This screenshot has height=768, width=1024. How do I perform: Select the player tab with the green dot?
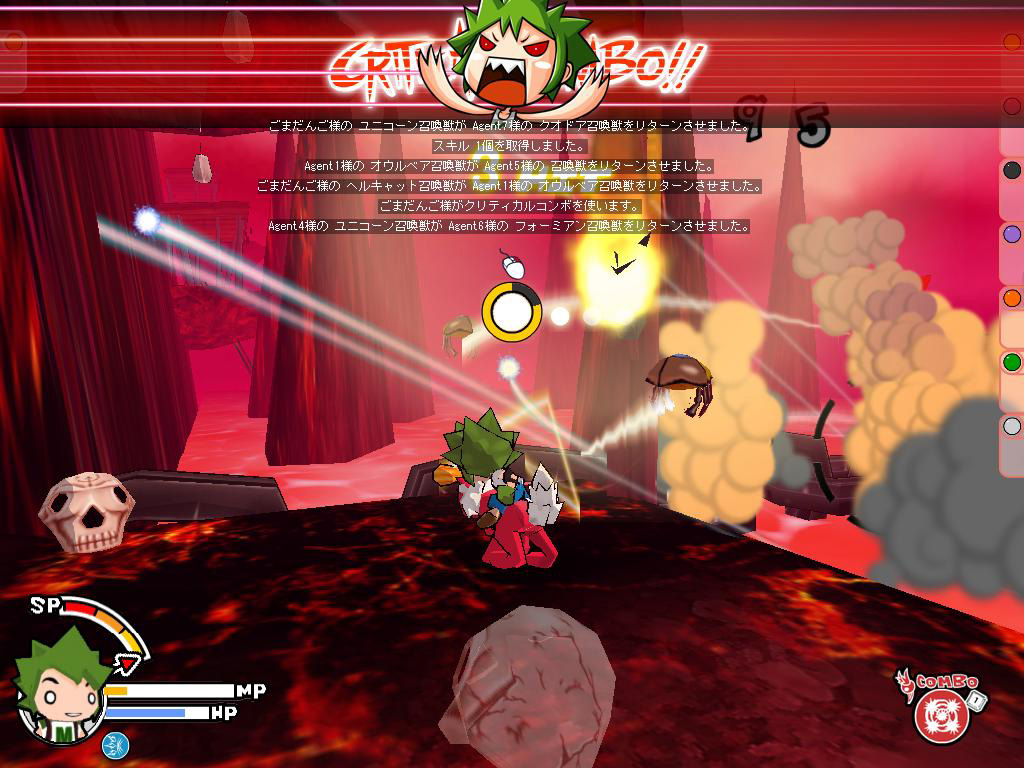click(1012, 362)
